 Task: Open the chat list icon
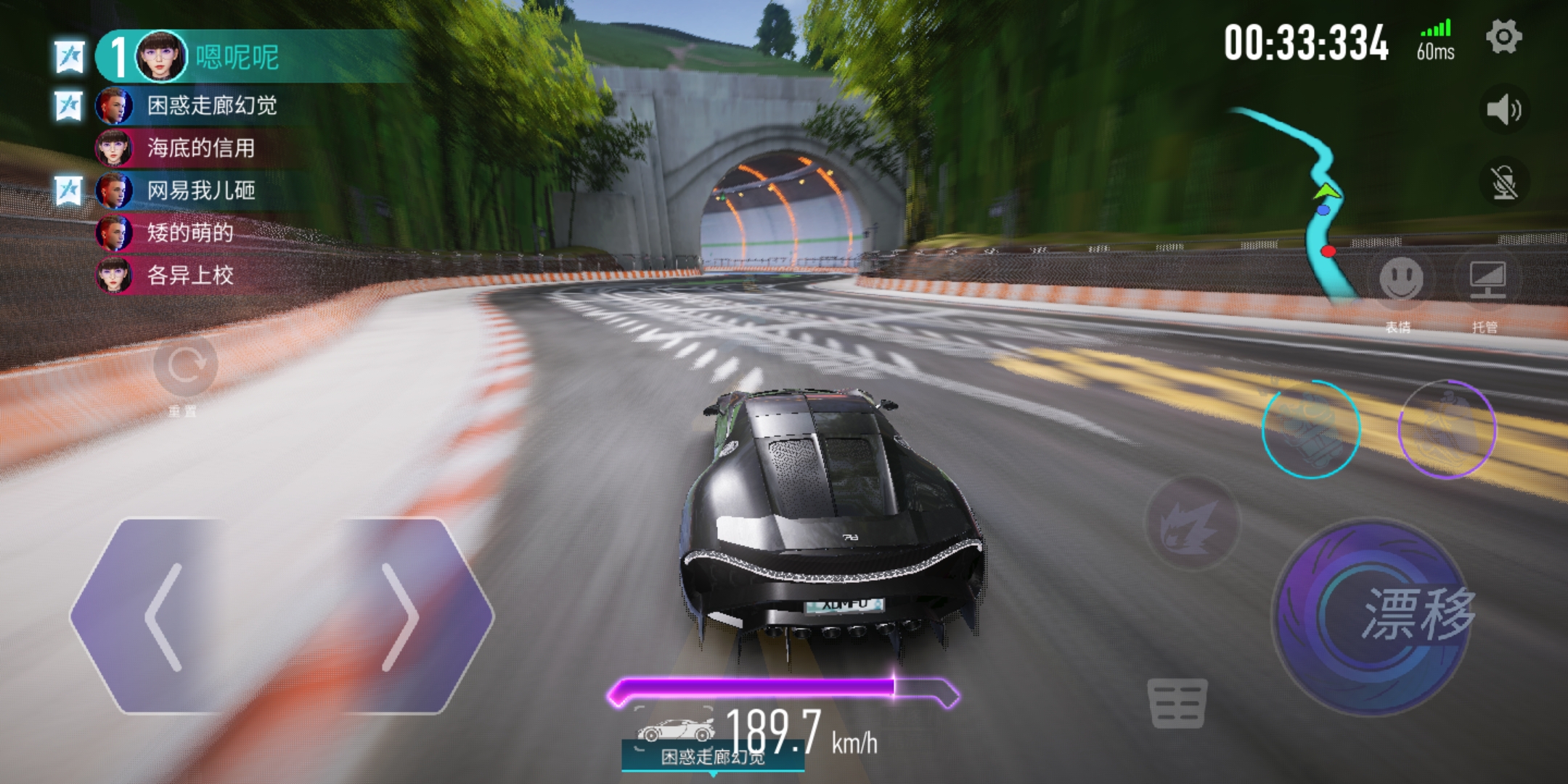pyautogui.click(x=1177, y=703)
